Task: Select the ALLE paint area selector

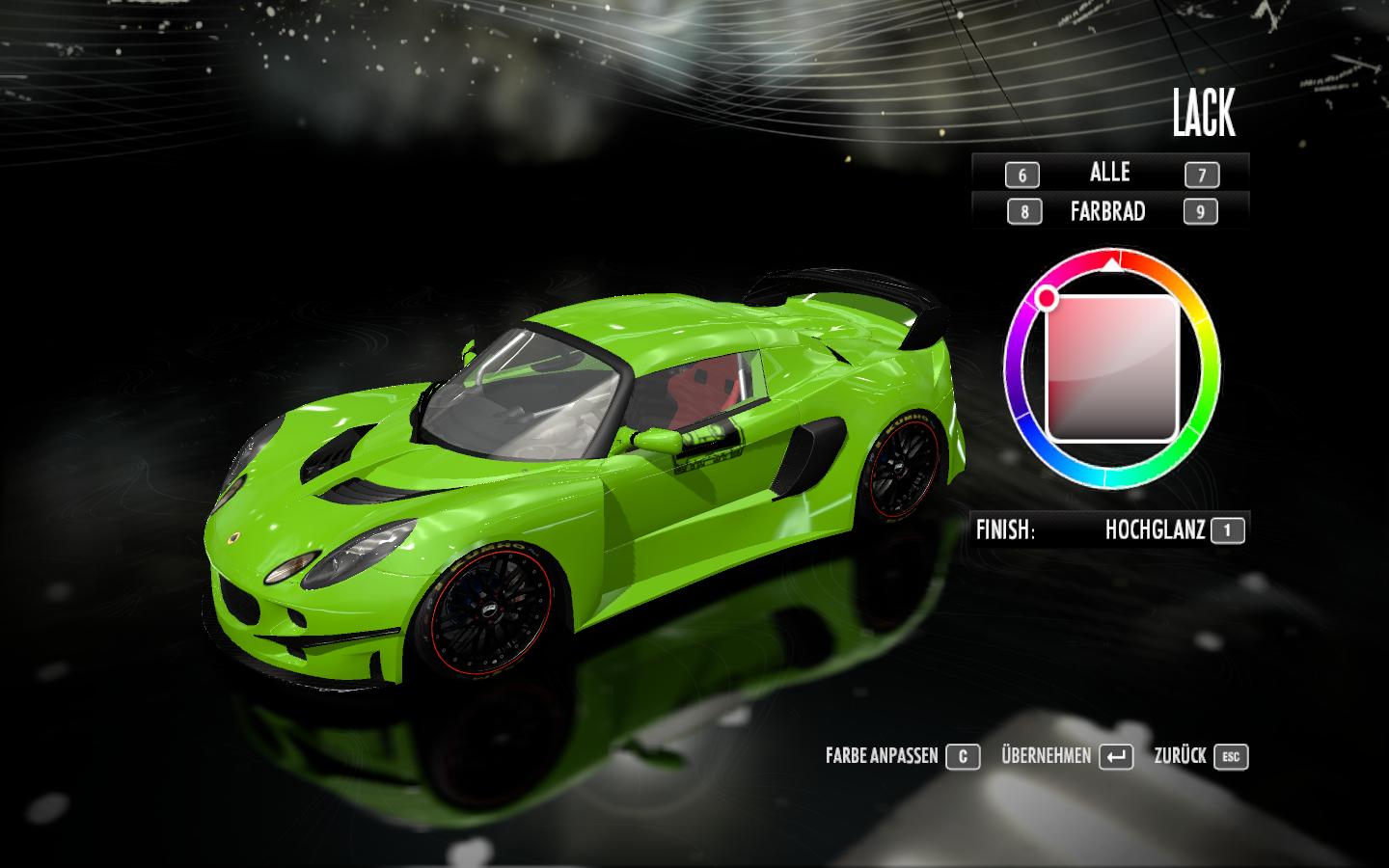Action: point(1109,173)
